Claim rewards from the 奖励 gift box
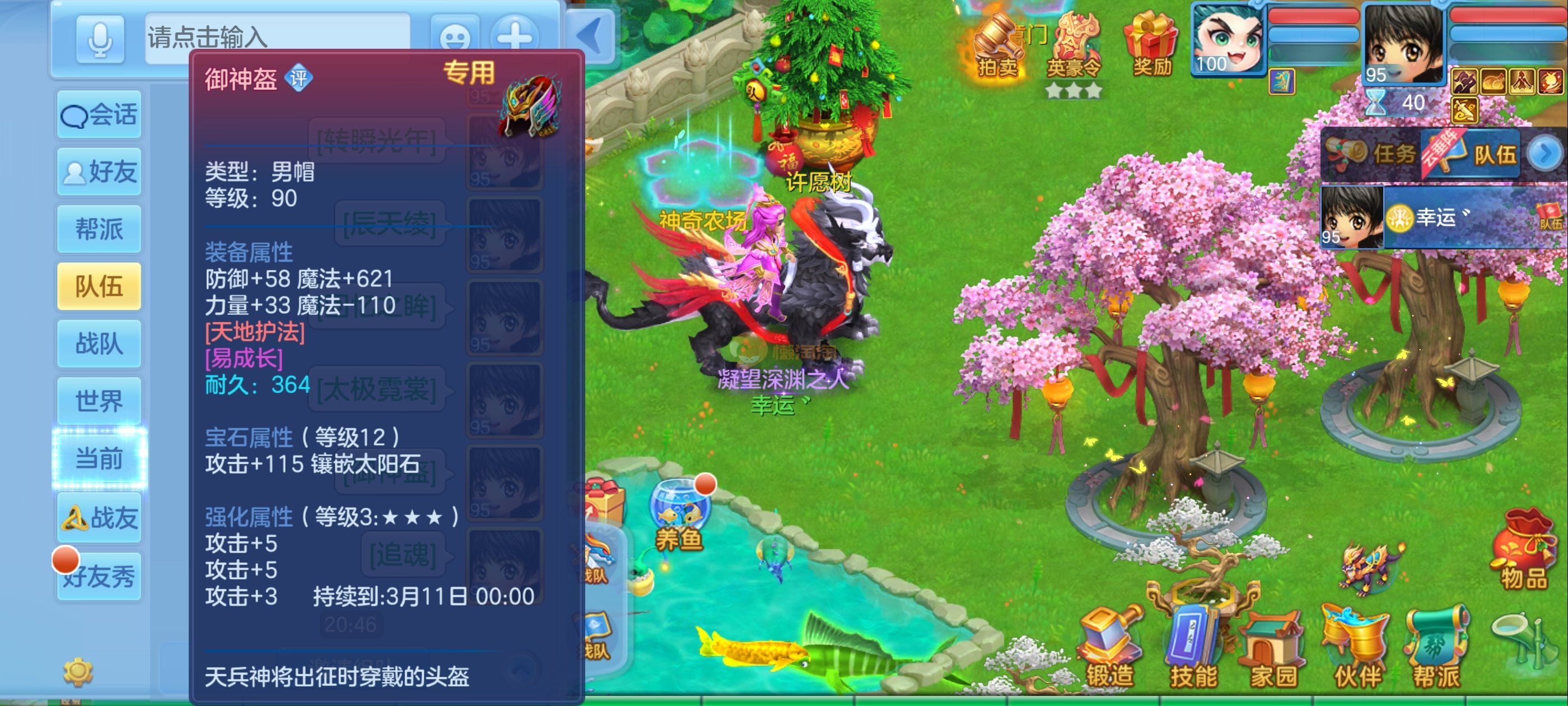Viewport: 1568px width, 706px height. click(x=1152, y=46)
